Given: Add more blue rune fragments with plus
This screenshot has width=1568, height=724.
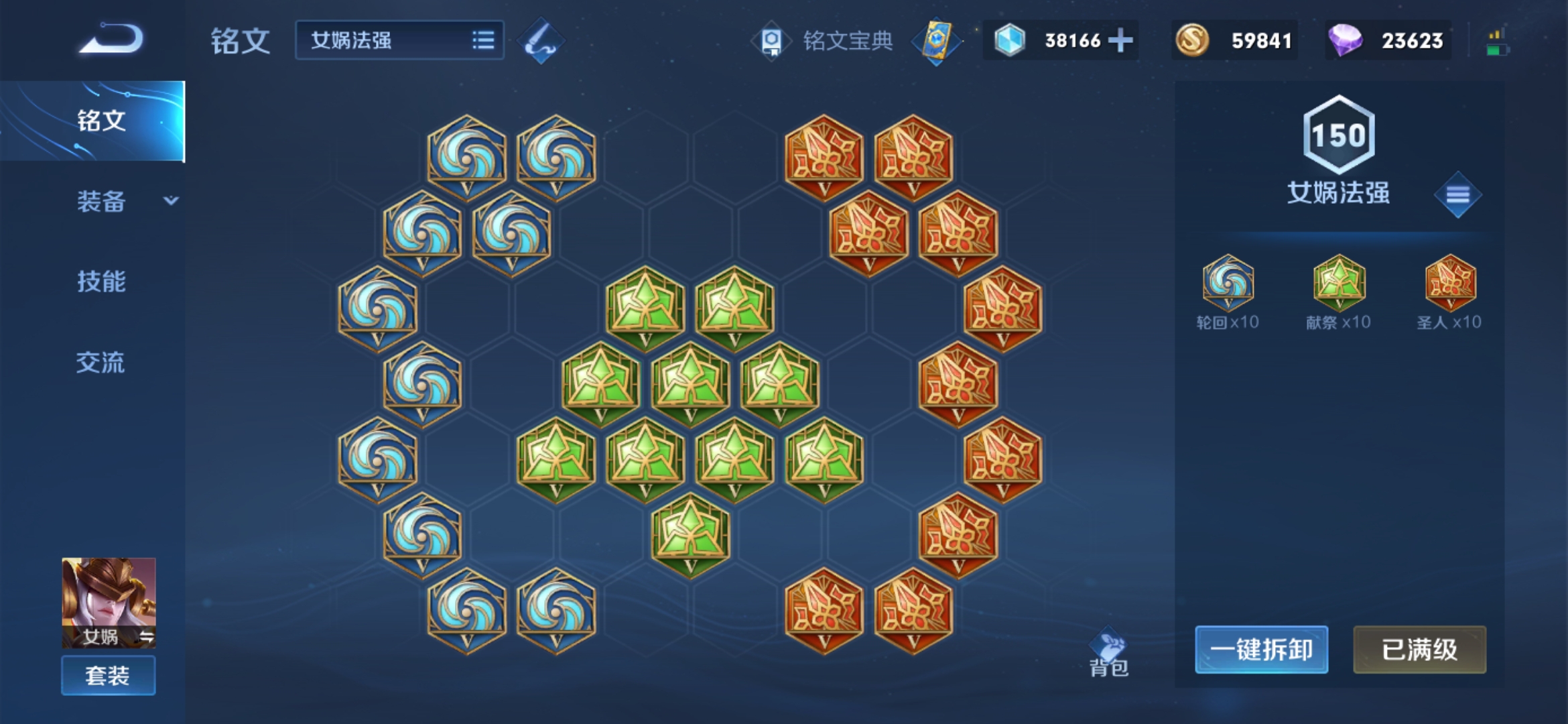Looking at the screenshot, I should (x=1120, y=41).
